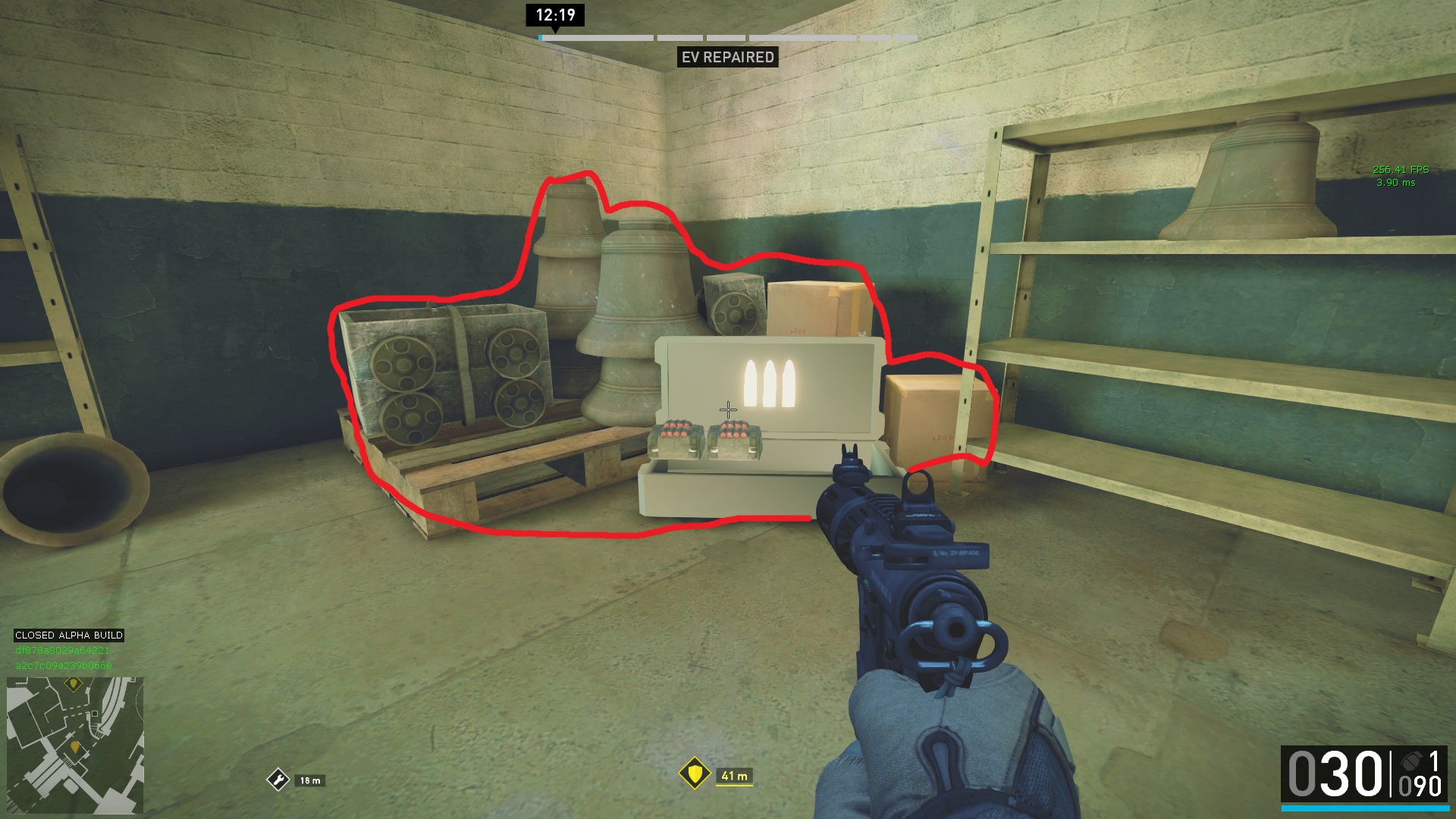
Task: Click the yellow shield objective marker
Action: [694, 773]
